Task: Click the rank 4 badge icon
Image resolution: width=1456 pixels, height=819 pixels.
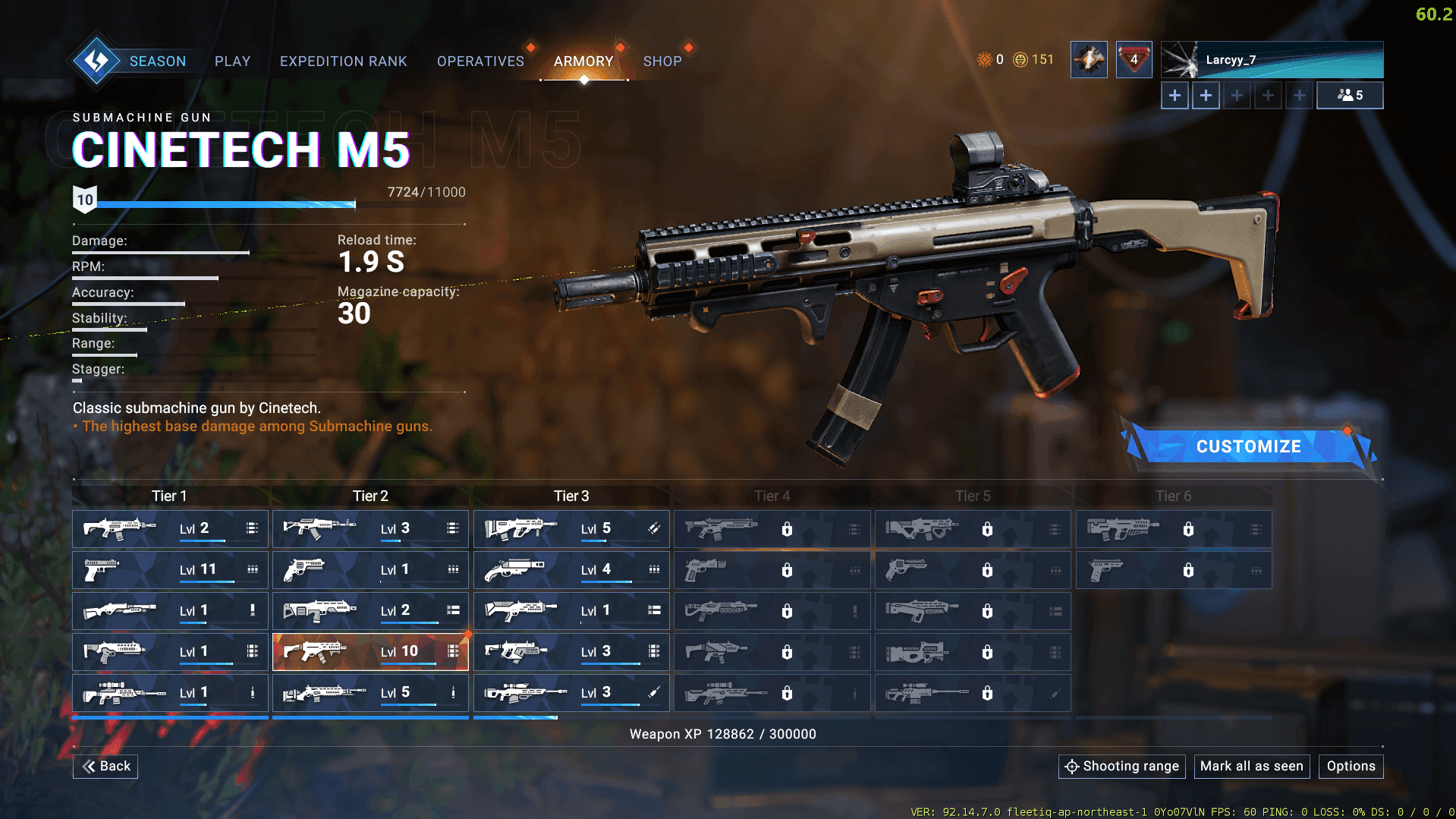Action: [x=1134, y=60]
